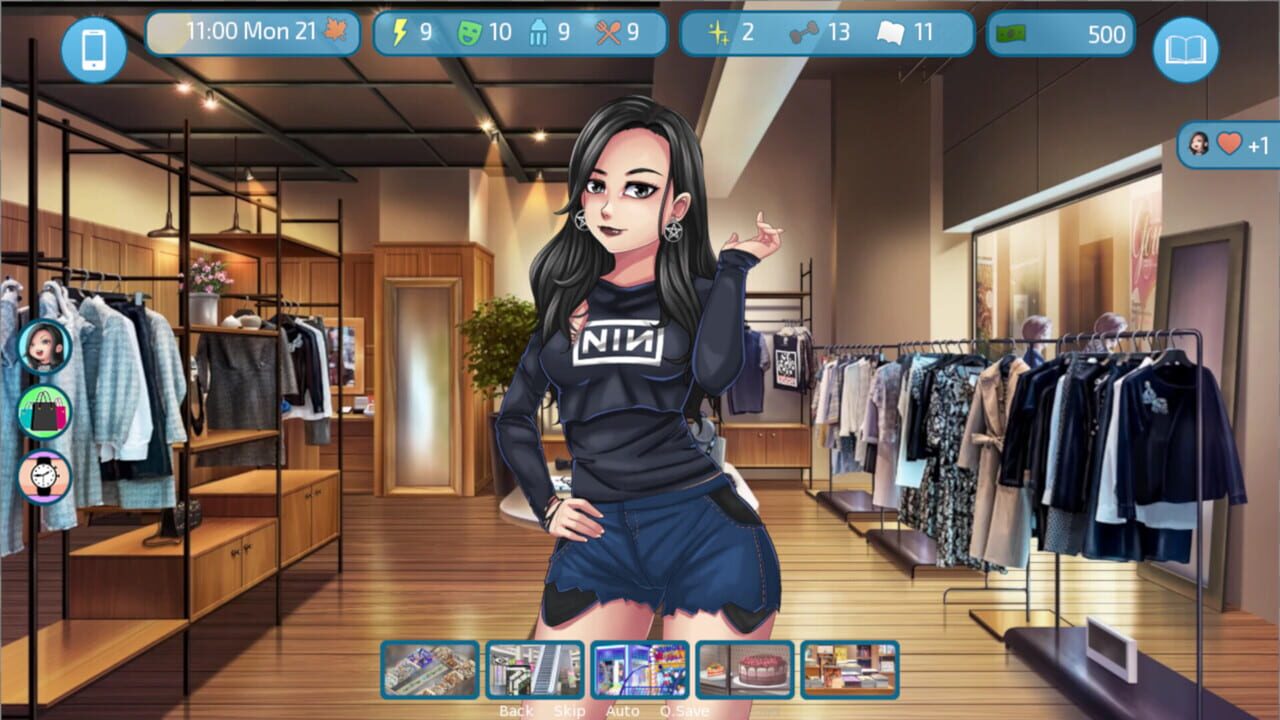Image resolution: width=1280 pixels, height=720 pixels.
Task: View the girl's character profile portrait
Action: [44, 349]
